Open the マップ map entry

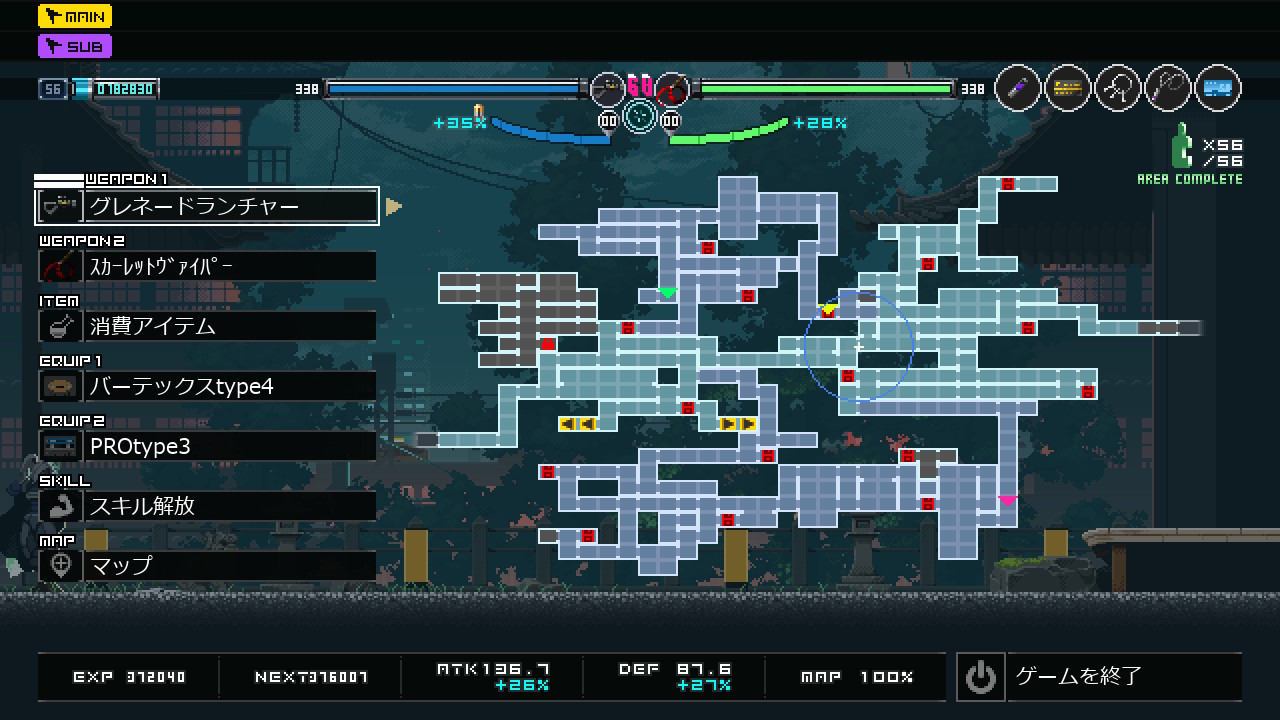207,566
